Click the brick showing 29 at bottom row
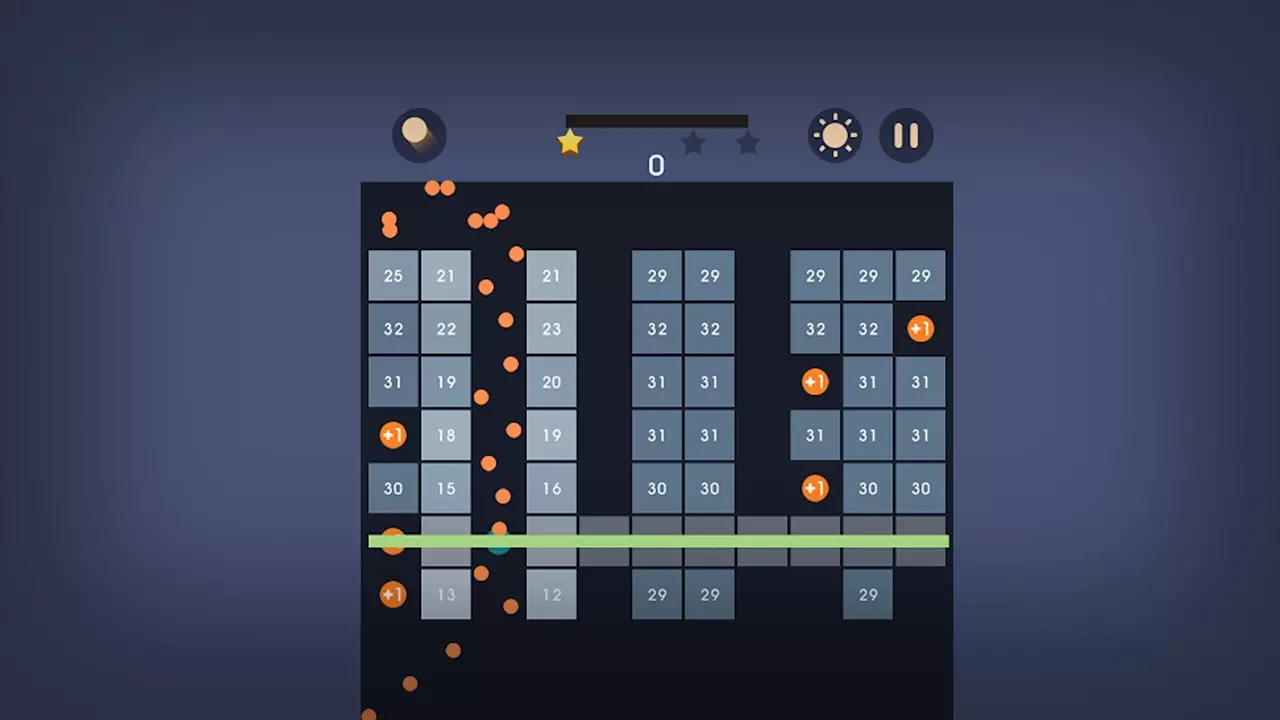Screen dimensions: 1280x720 point(657,594)
